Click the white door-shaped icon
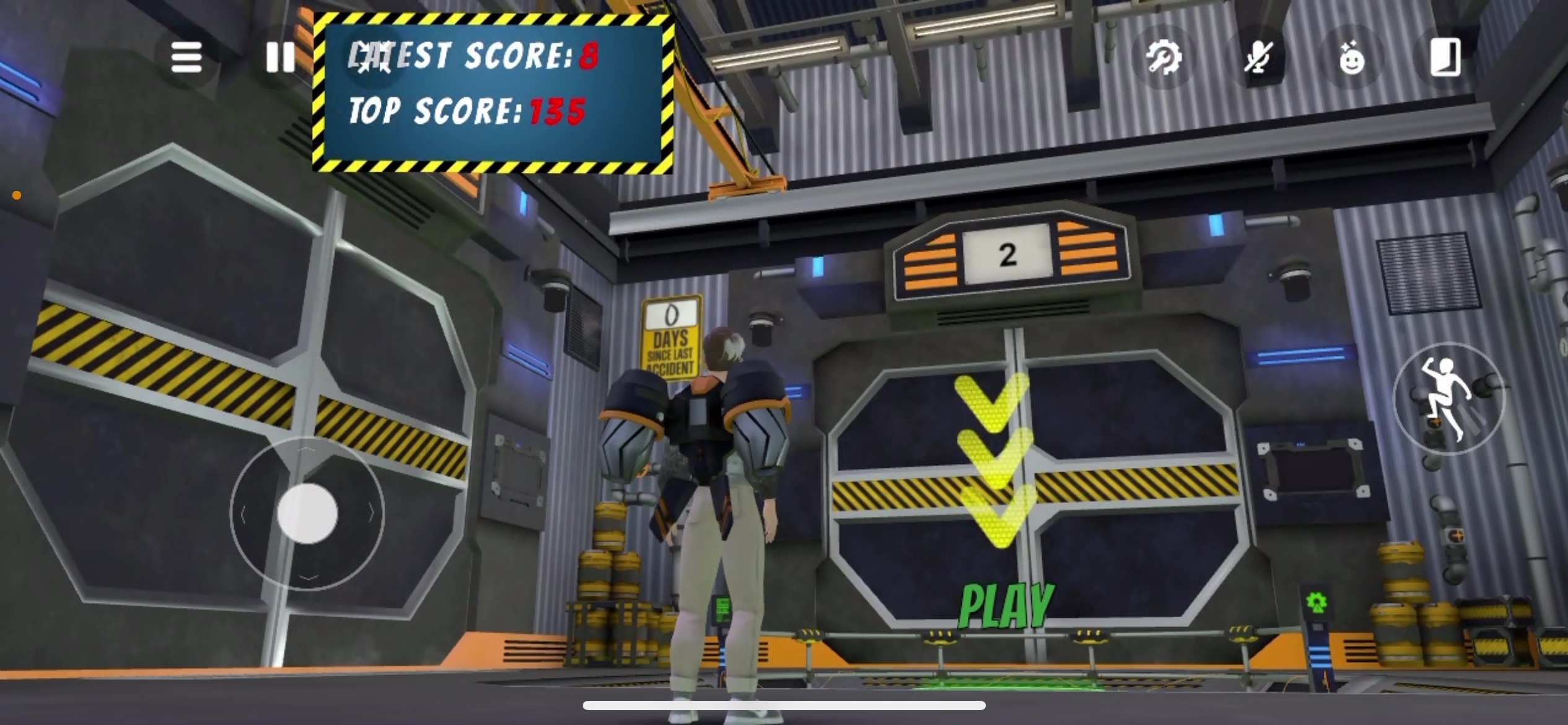Image resolution: width=1568 pixels, height=725 pixels. (1445, 58)
